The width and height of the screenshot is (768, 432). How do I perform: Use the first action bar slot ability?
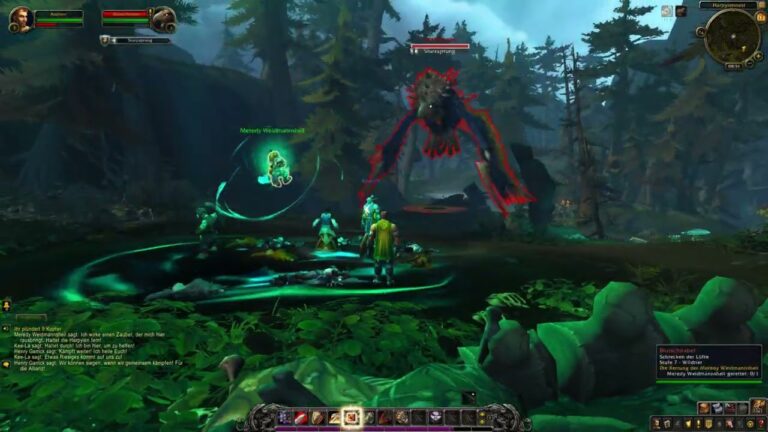click(x=283, y=416)
